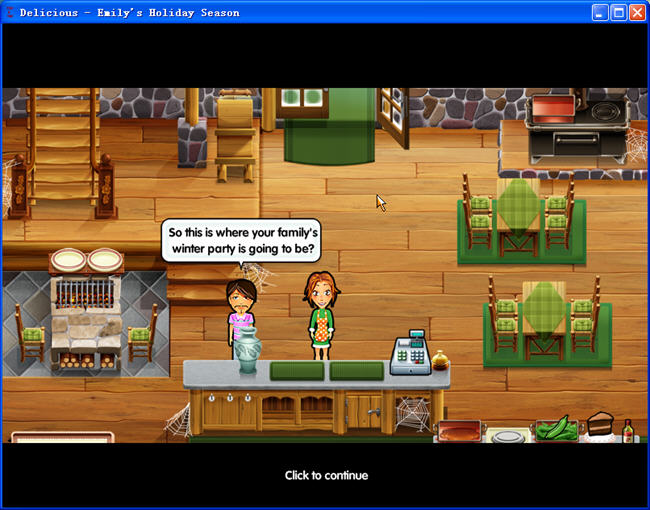Minimize the game window
Screen dimensions: 650x510
(599, 12)
